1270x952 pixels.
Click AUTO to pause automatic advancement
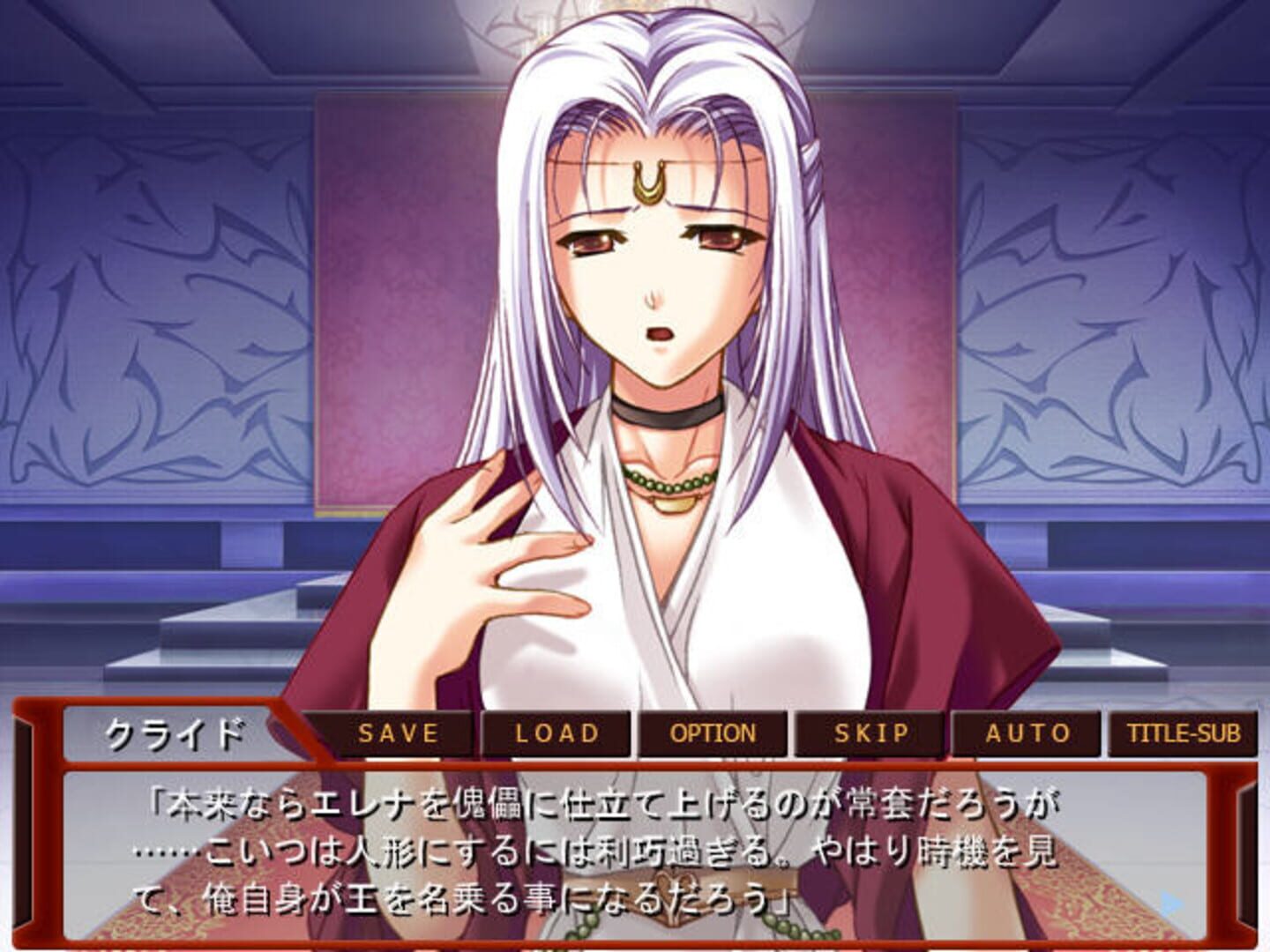click(1026, 733)
